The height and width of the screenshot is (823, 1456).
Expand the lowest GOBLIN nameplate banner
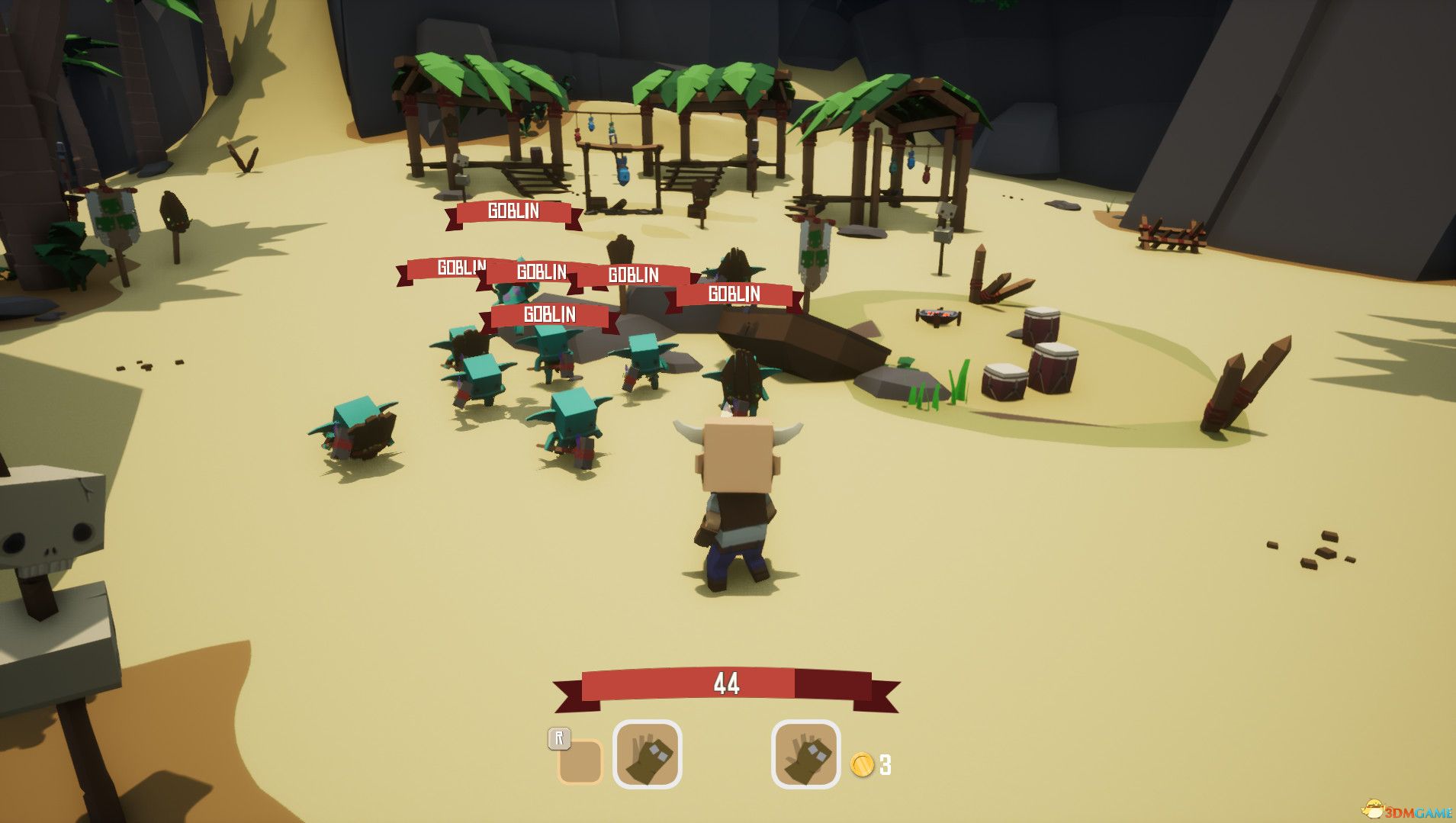tap(551, 313)
